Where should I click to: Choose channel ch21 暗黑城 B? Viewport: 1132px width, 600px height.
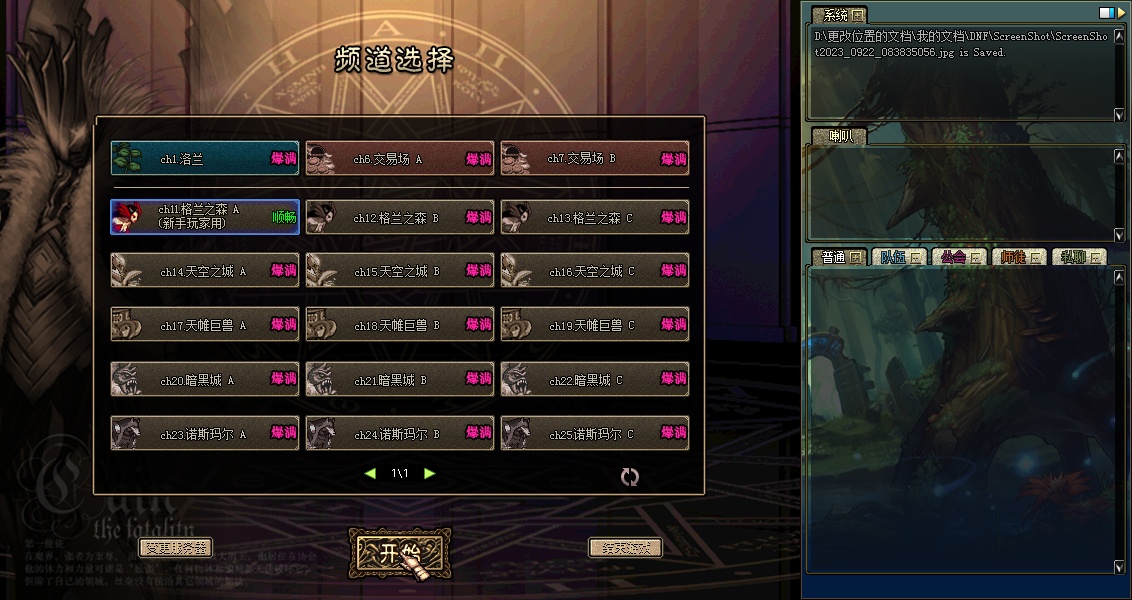(399, 380)
